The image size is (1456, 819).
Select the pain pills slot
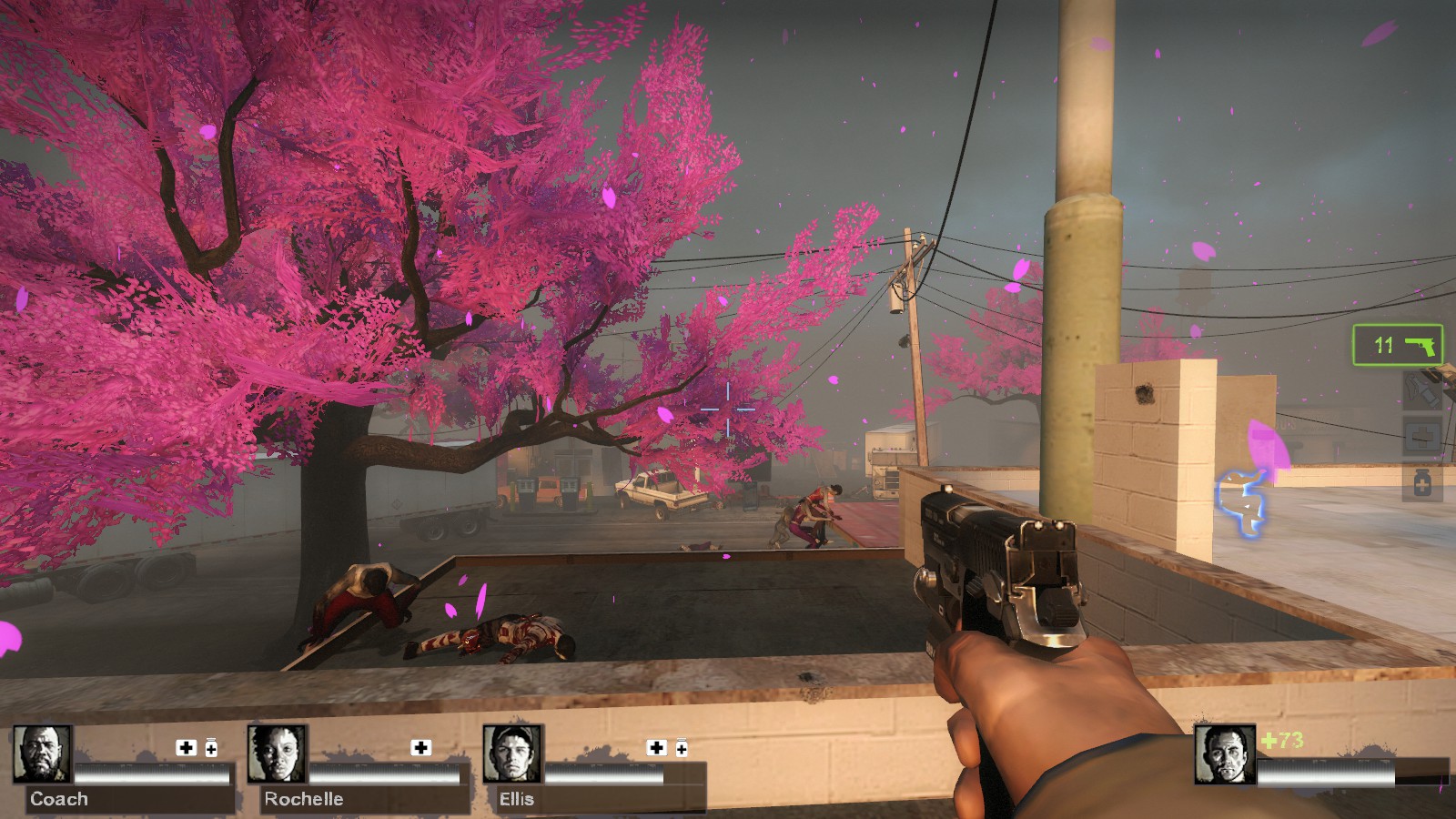1421,483
